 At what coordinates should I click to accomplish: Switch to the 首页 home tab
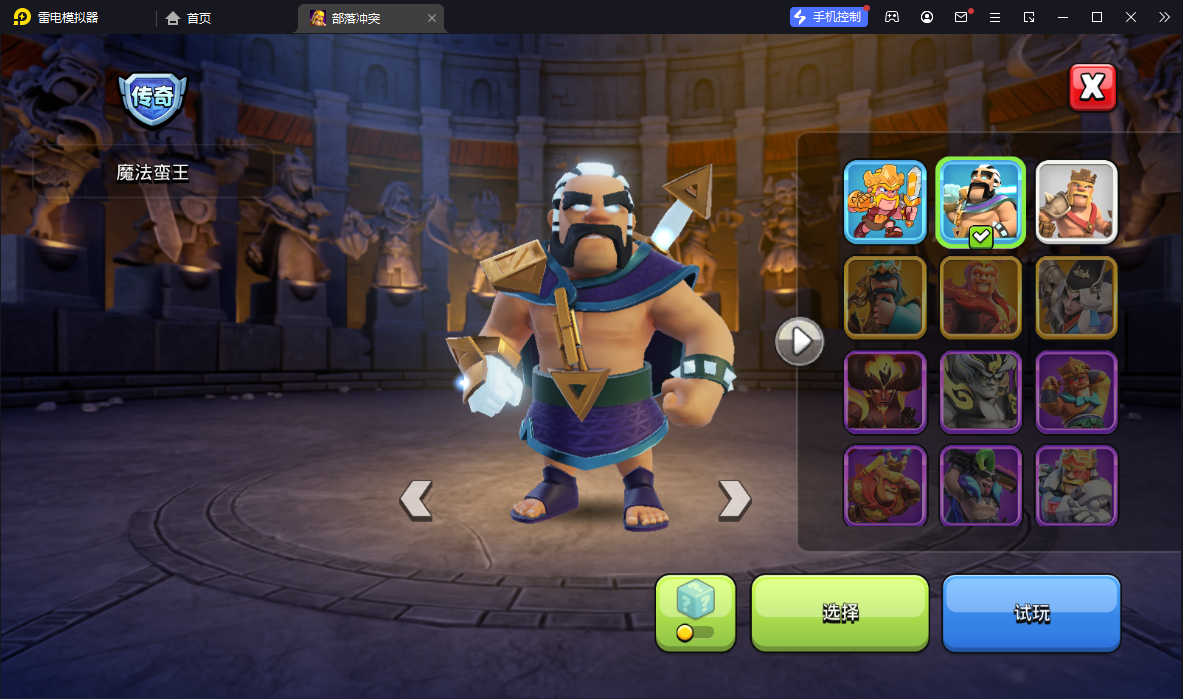pos(189,18)
